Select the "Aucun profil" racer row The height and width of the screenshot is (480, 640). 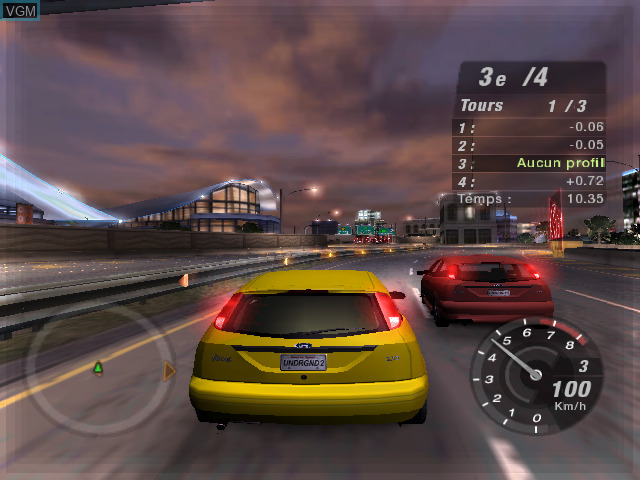pos(531,163)
